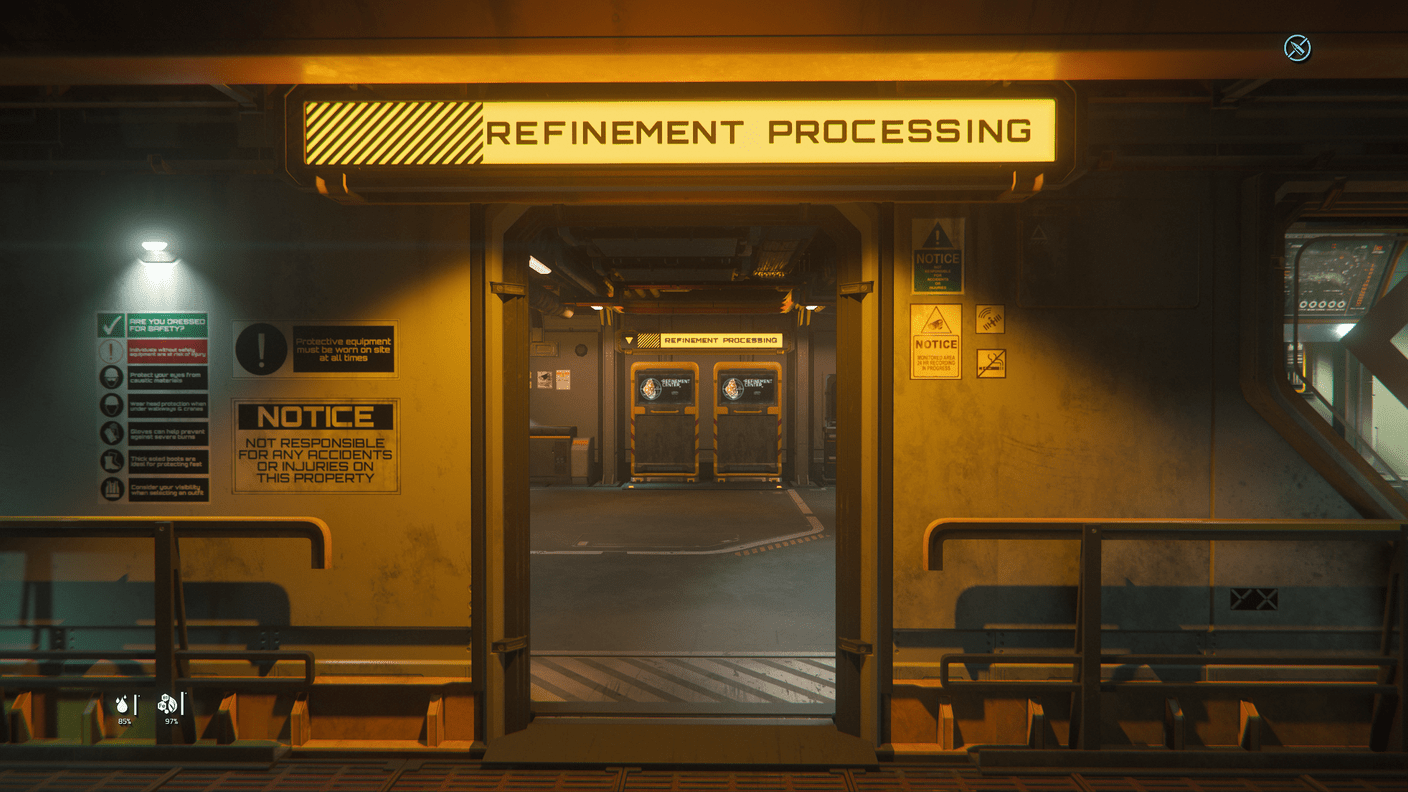1408x792 pixels.
Task: Toggle the surveillance camera NOTICE sign
Action: [x=936, y=340]
